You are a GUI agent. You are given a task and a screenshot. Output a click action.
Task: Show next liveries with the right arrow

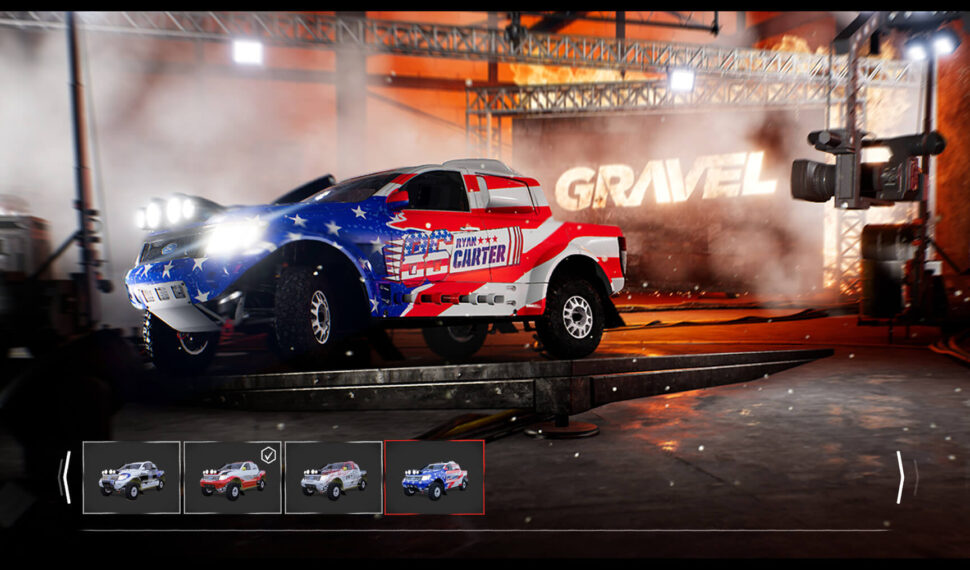coord(900,477)
